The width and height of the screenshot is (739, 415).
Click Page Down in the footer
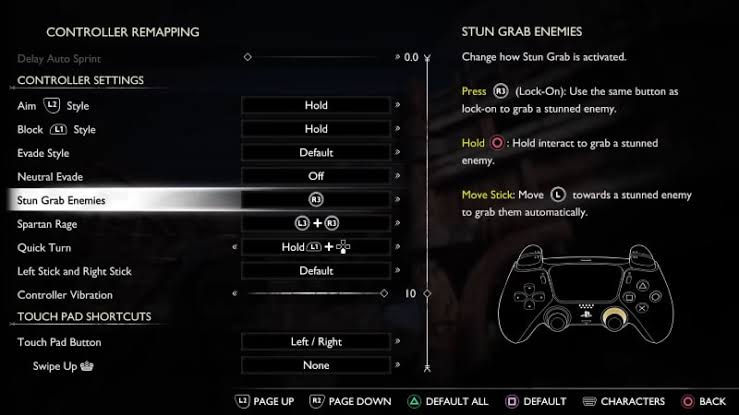350,401
